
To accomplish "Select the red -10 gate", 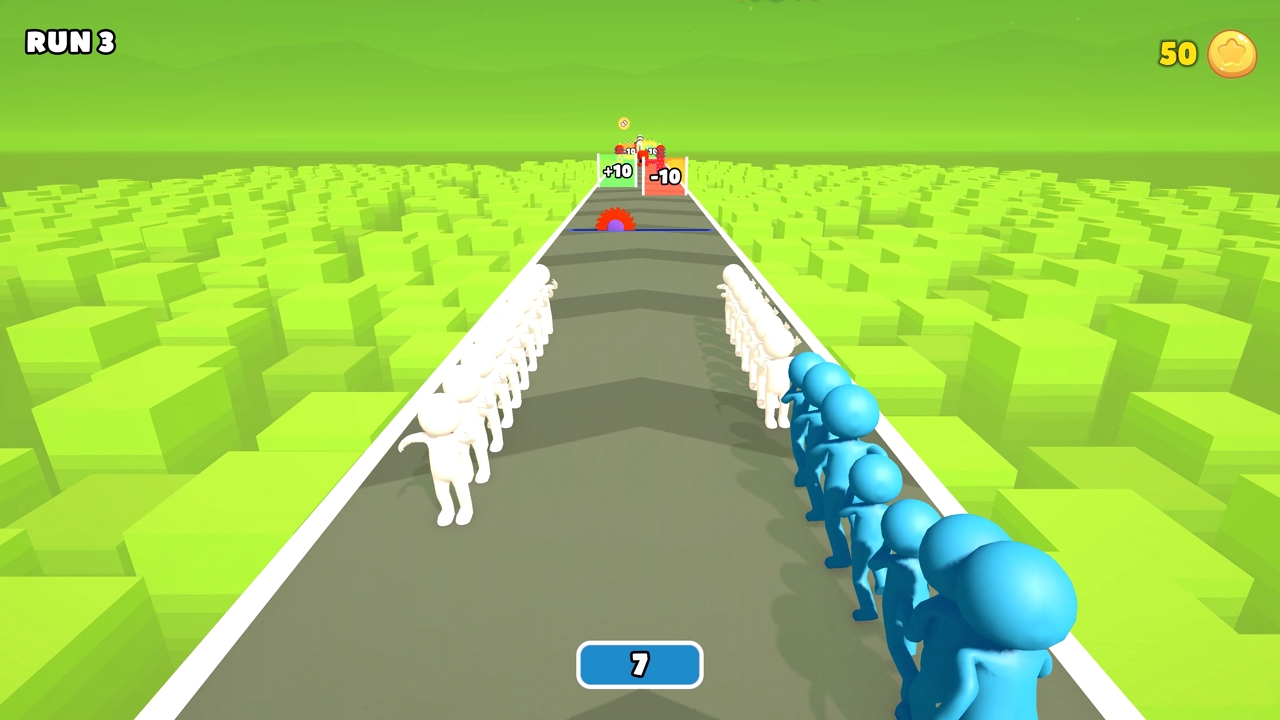I will tap(665, 175).
